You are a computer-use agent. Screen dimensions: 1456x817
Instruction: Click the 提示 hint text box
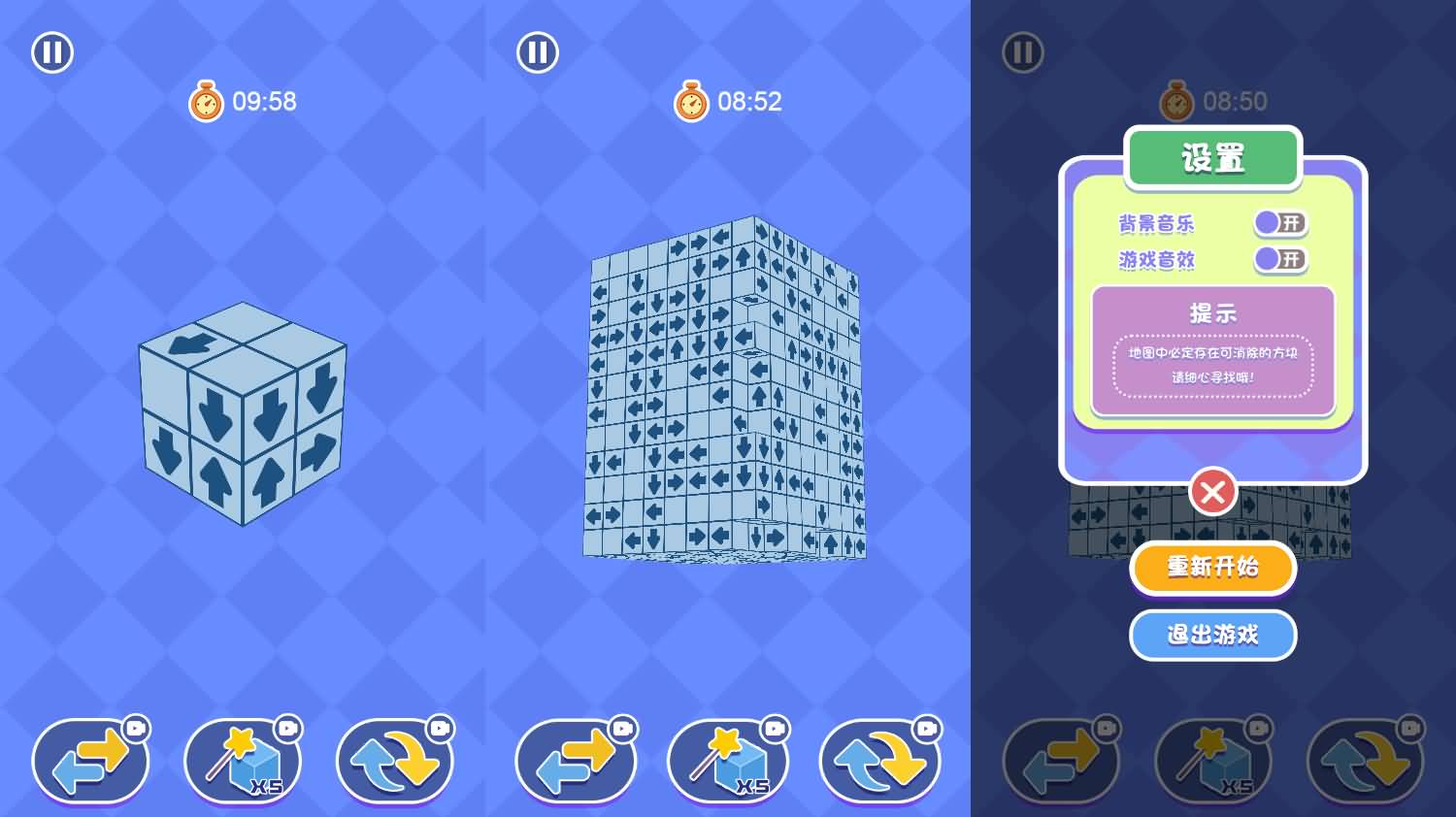point(1212,349)
